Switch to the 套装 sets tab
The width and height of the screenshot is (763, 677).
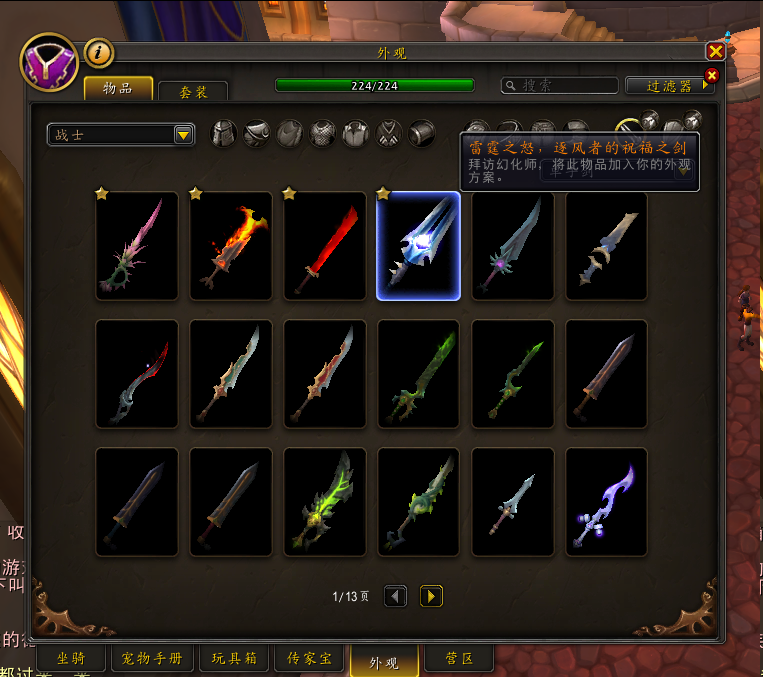click(x=193, y=92)
